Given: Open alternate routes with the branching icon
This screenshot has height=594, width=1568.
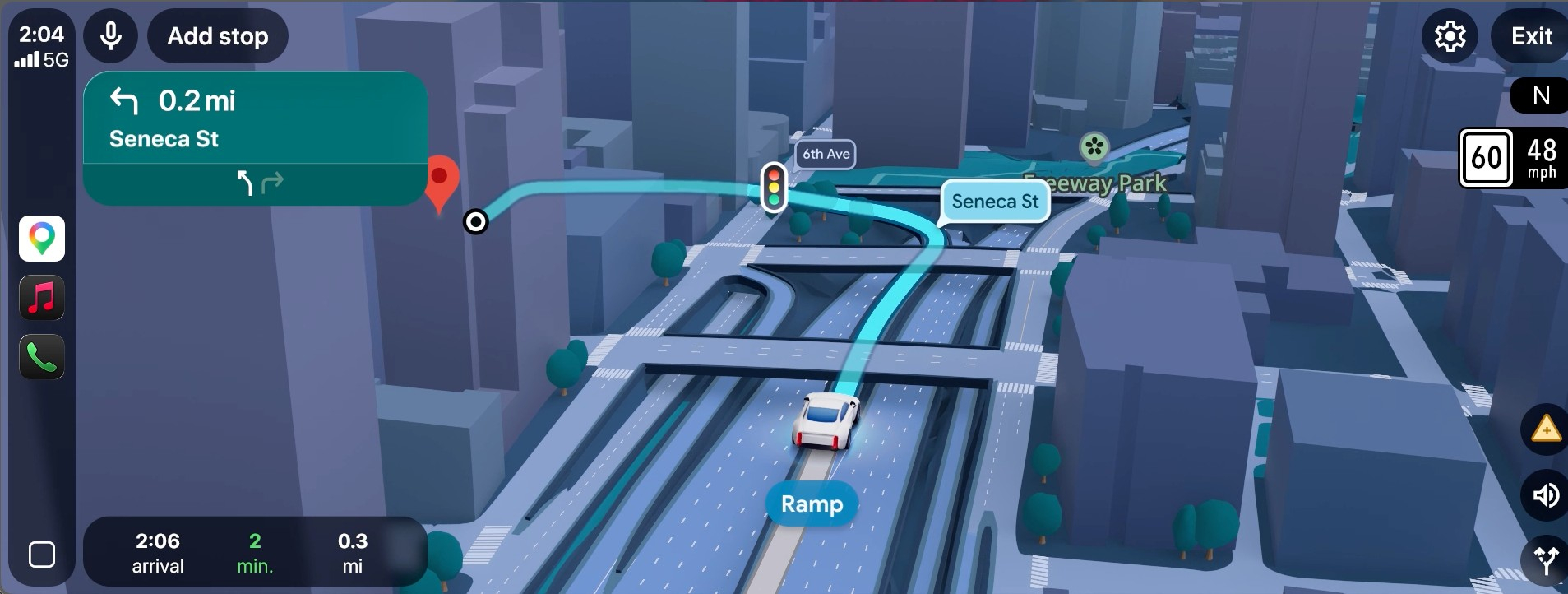Looking at the screenshot, I should point(1545,558).
